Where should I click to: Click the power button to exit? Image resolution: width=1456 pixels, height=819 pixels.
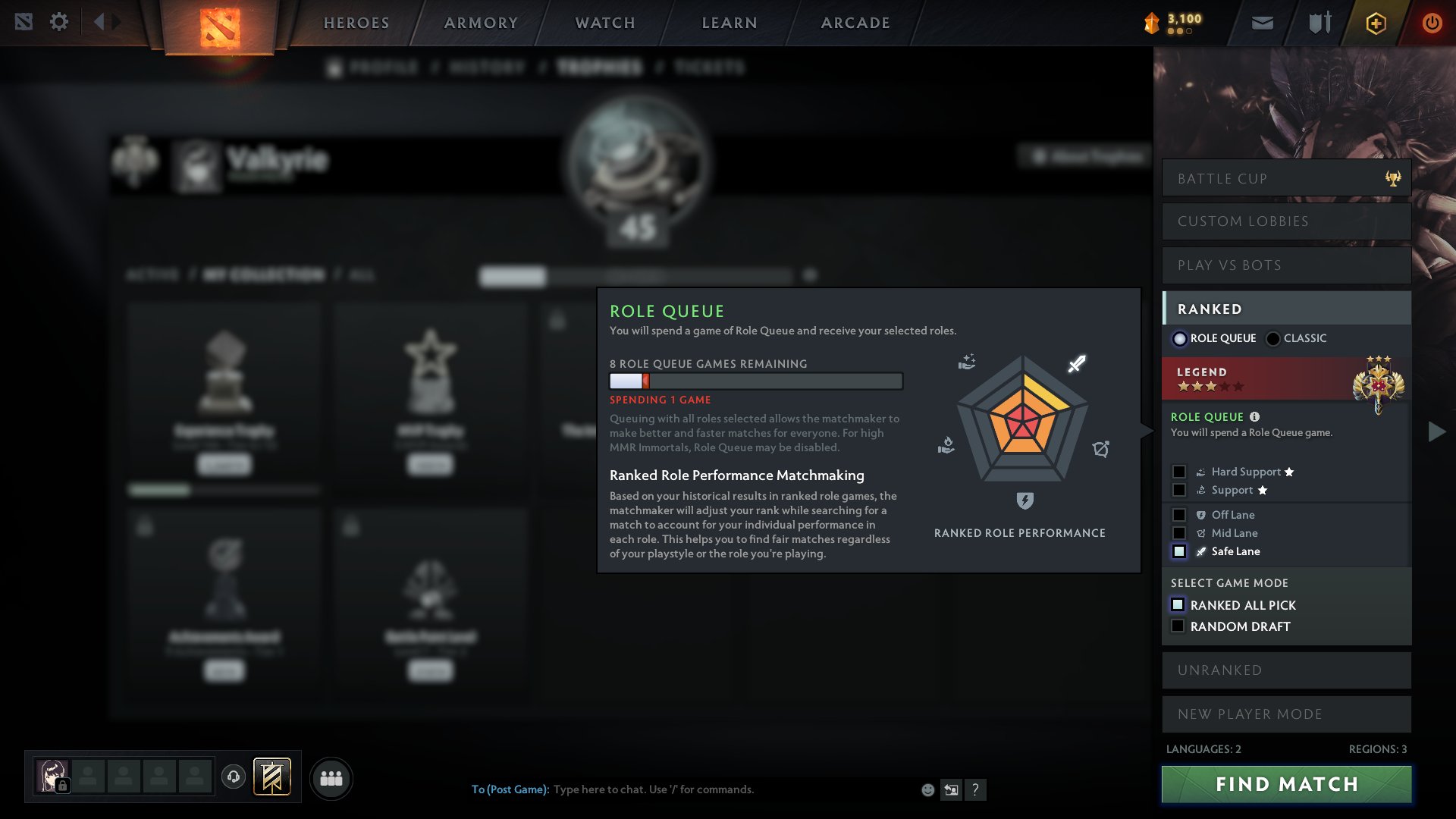pyautogui.click(x=1432, y=22)
